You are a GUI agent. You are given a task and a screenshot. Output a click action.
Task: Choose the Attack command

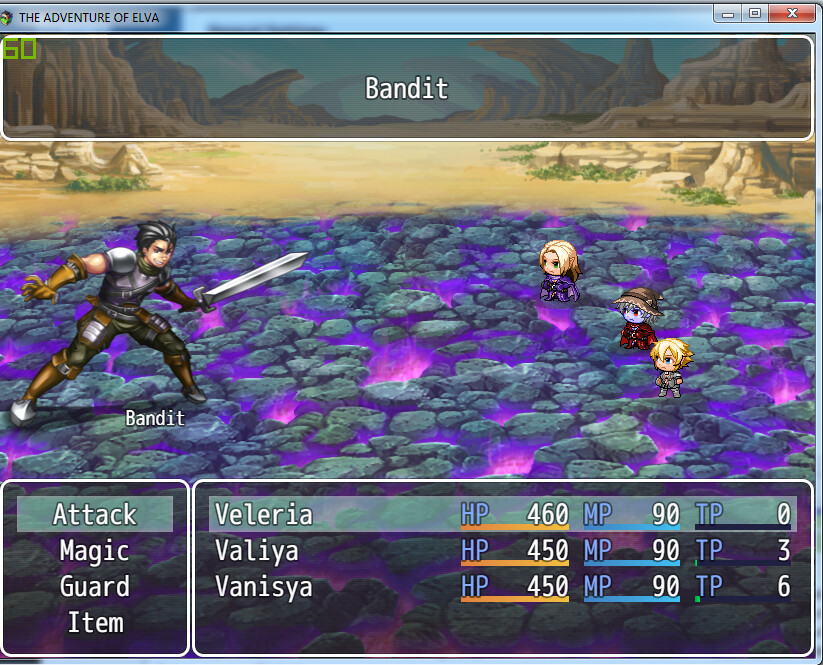[95, 515]
